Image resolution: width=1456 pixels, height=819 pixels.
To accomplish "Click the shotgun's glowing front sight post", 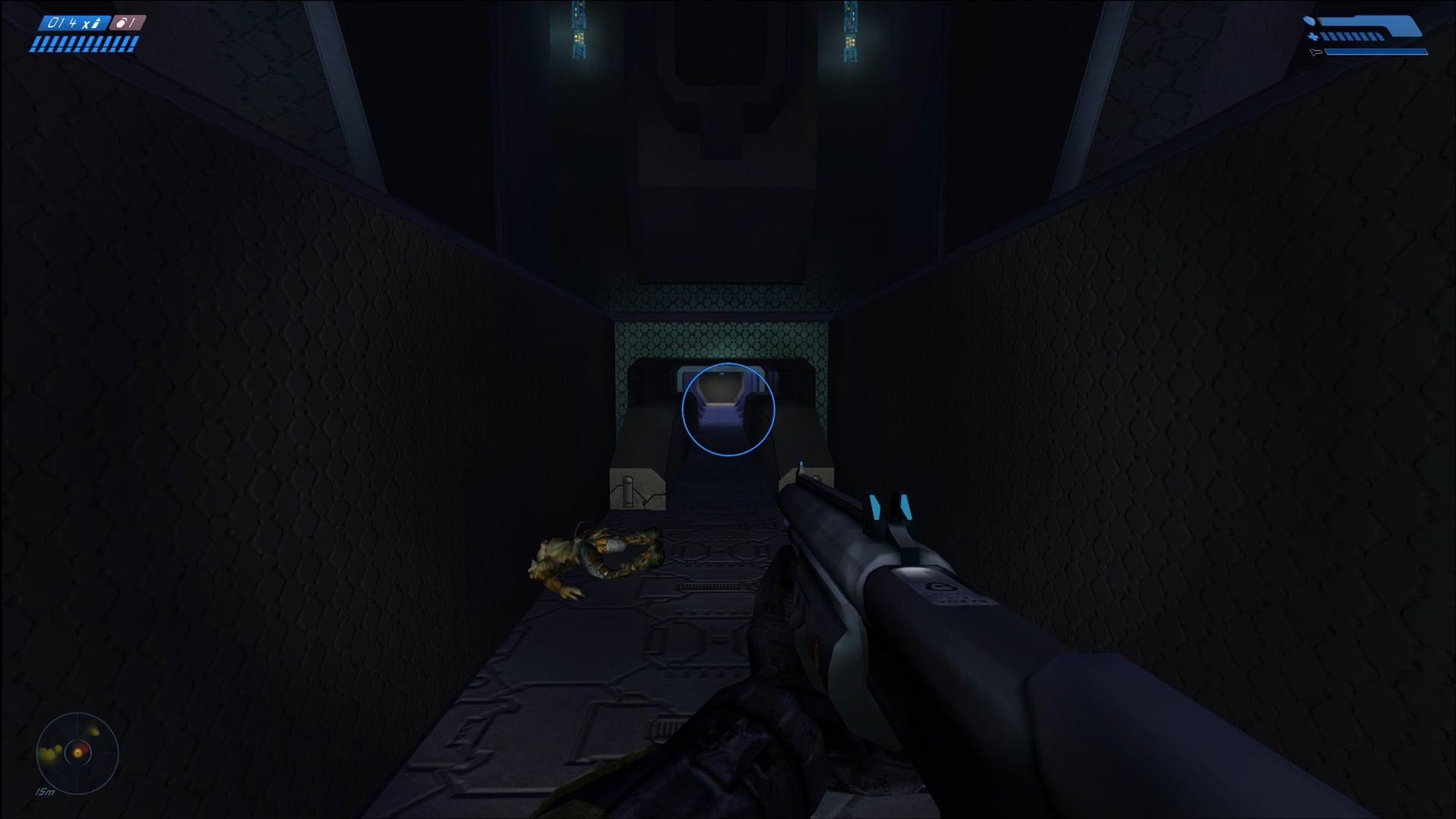I will (801, 465).
